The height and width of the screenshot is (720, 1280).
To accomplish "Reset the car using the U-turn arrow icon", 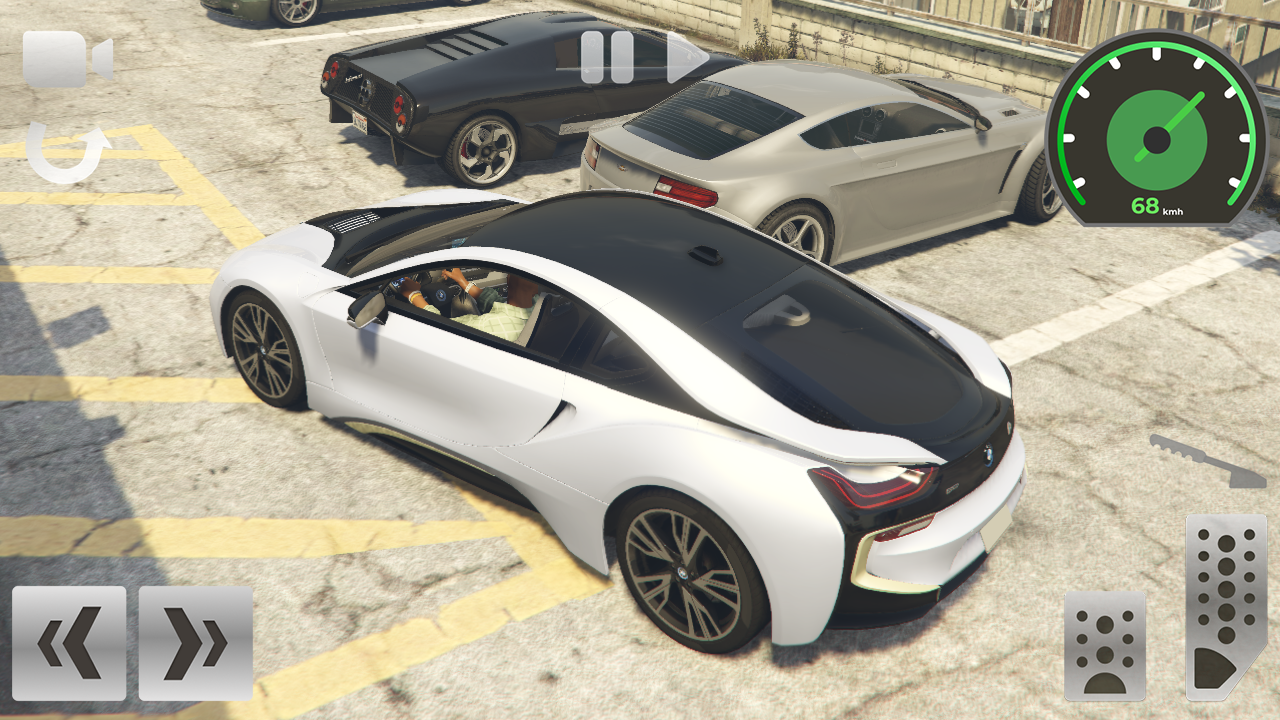I will pos(65,150).
